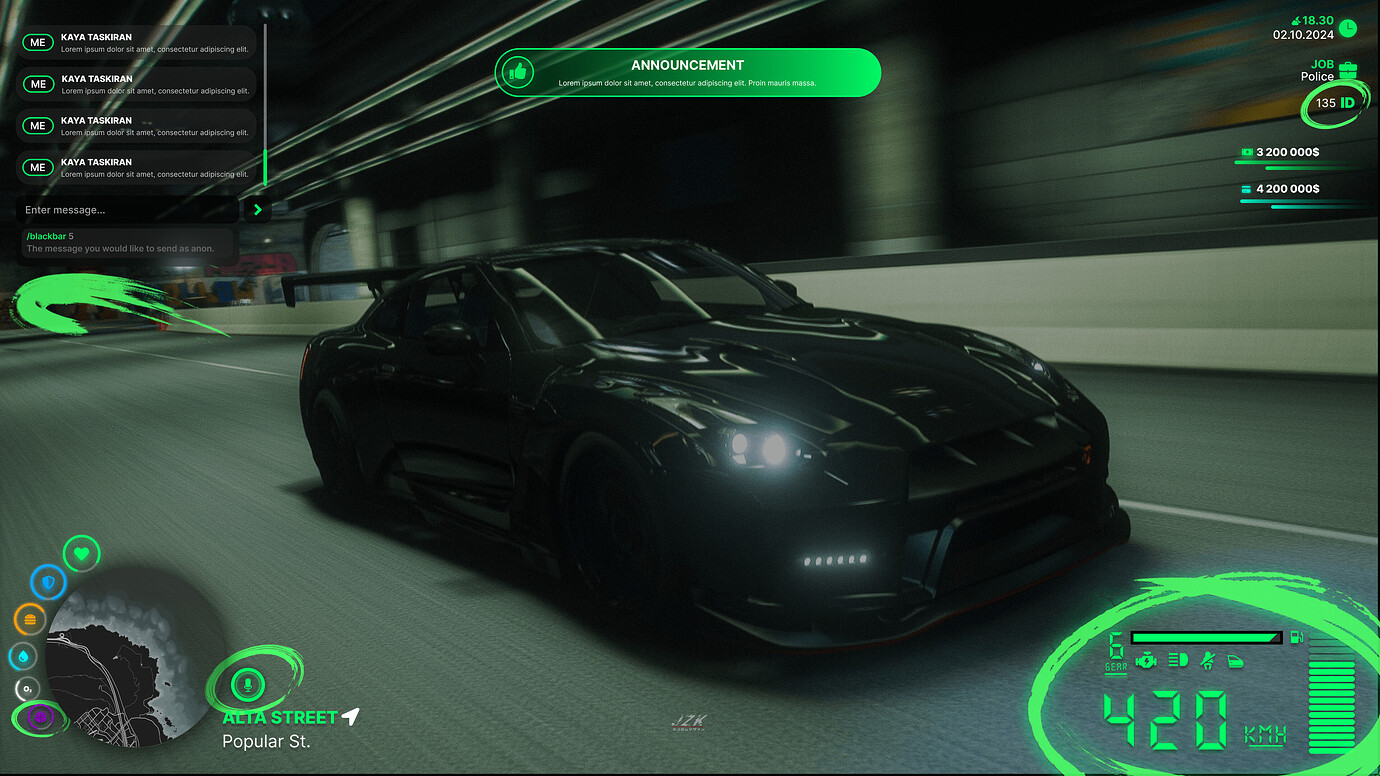Click the fuel pump icon on the dashboard

pyautogui.click(x=1296, y=637)
